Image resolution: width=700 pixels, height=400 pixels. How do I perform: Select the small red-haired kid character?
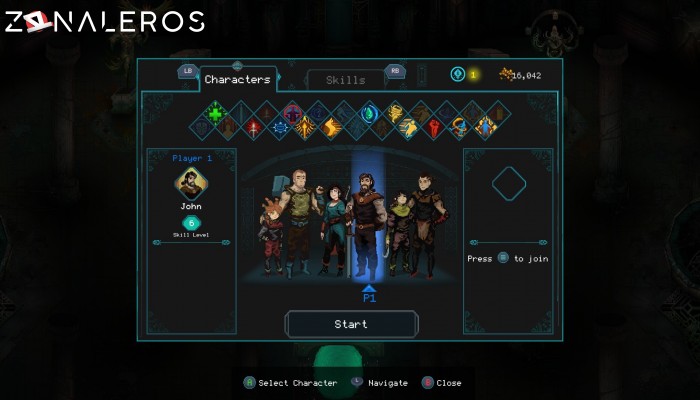tap(270, 240)
